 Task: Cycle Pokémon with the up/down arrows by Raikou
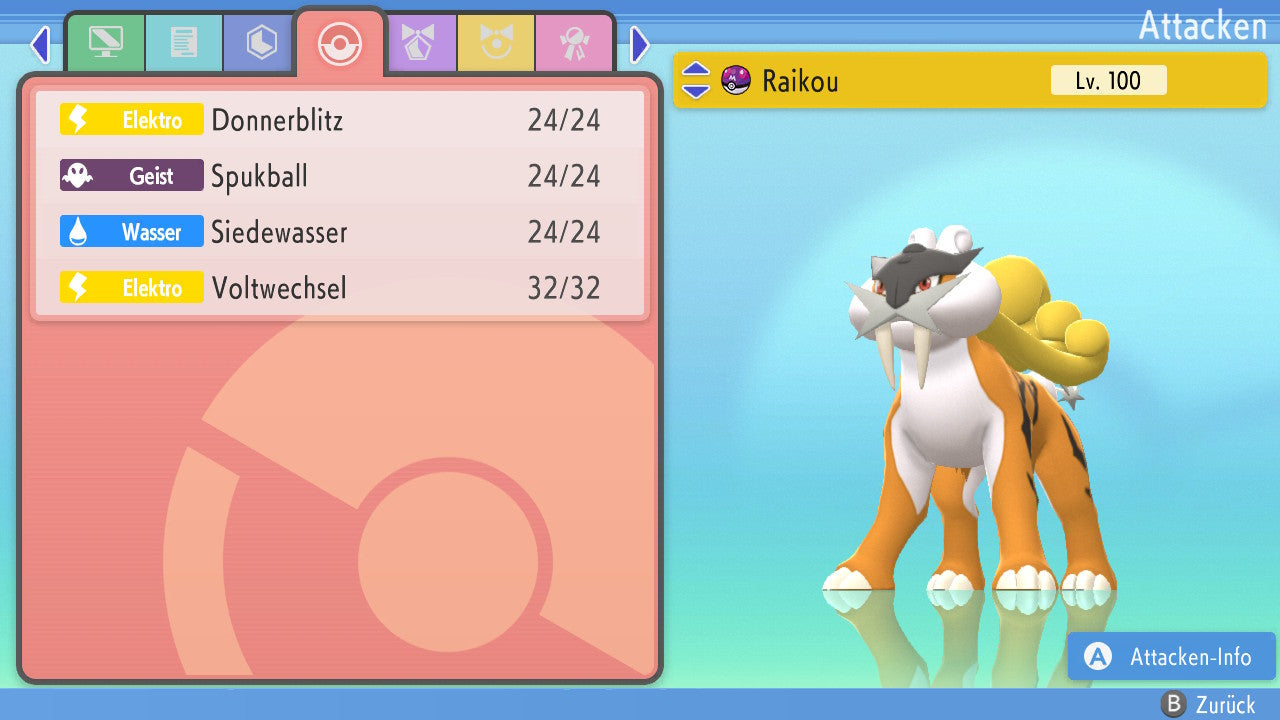click(x=696, y=80)
